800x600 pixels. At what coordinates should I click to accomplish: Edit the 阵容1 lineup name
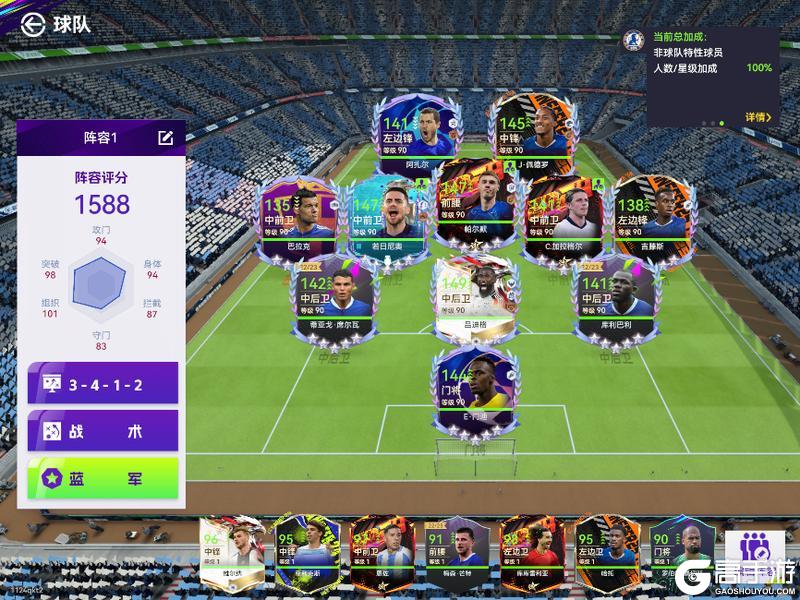click(165, 138)
